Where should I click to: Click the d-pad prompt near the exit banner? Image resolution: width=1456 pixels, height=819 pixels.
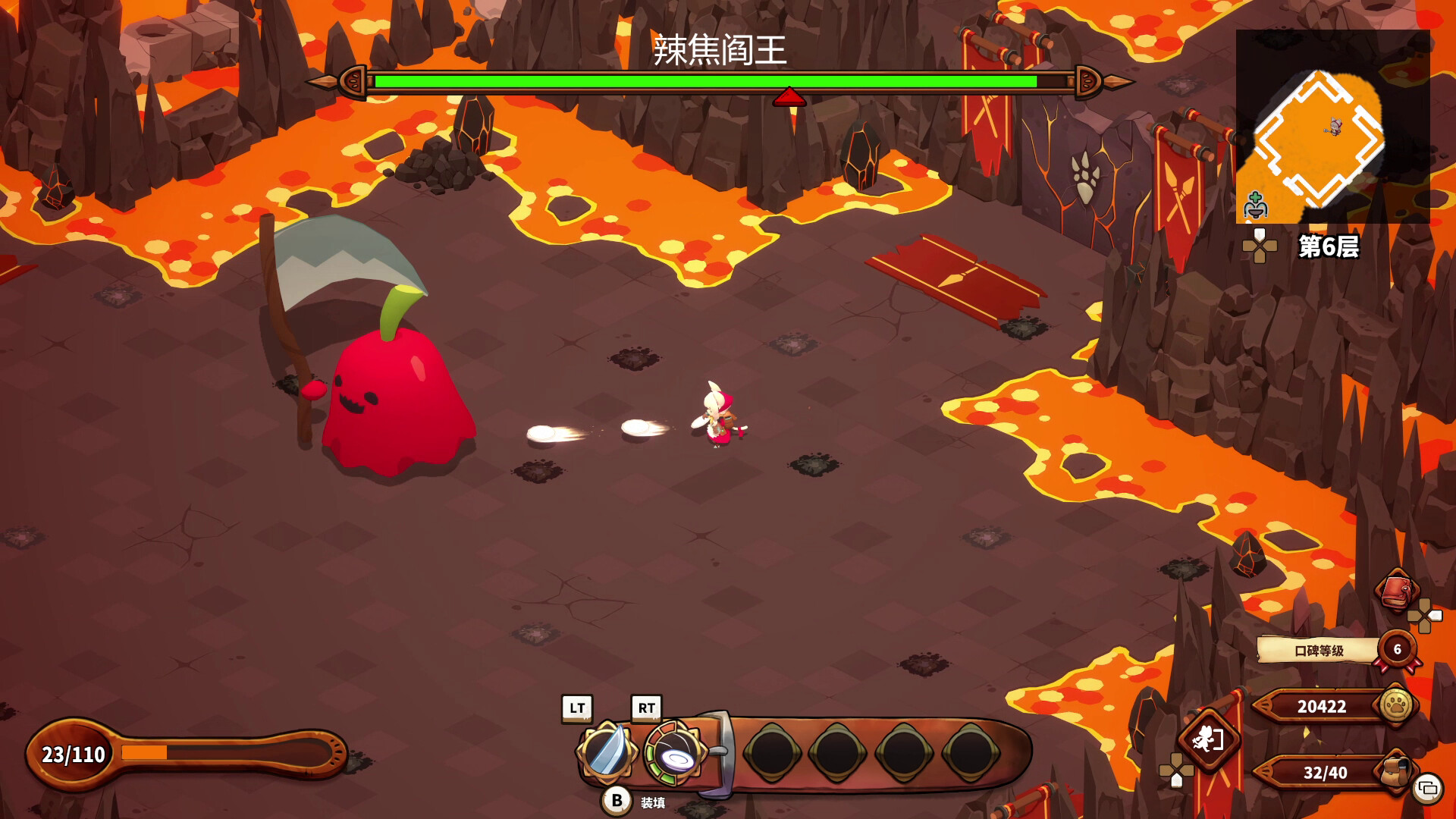1176,772
